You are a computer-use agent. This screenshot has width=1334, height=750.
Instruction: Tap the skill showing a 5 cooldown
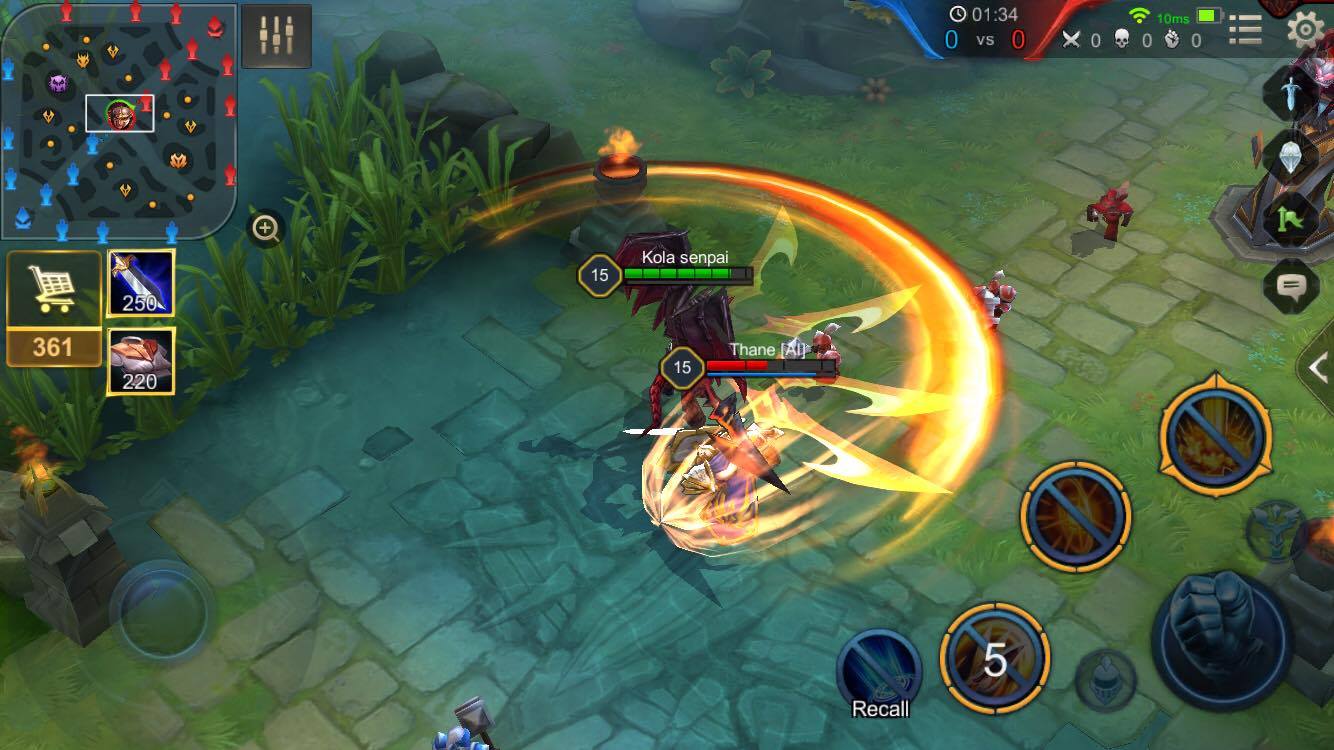(994, 659)
